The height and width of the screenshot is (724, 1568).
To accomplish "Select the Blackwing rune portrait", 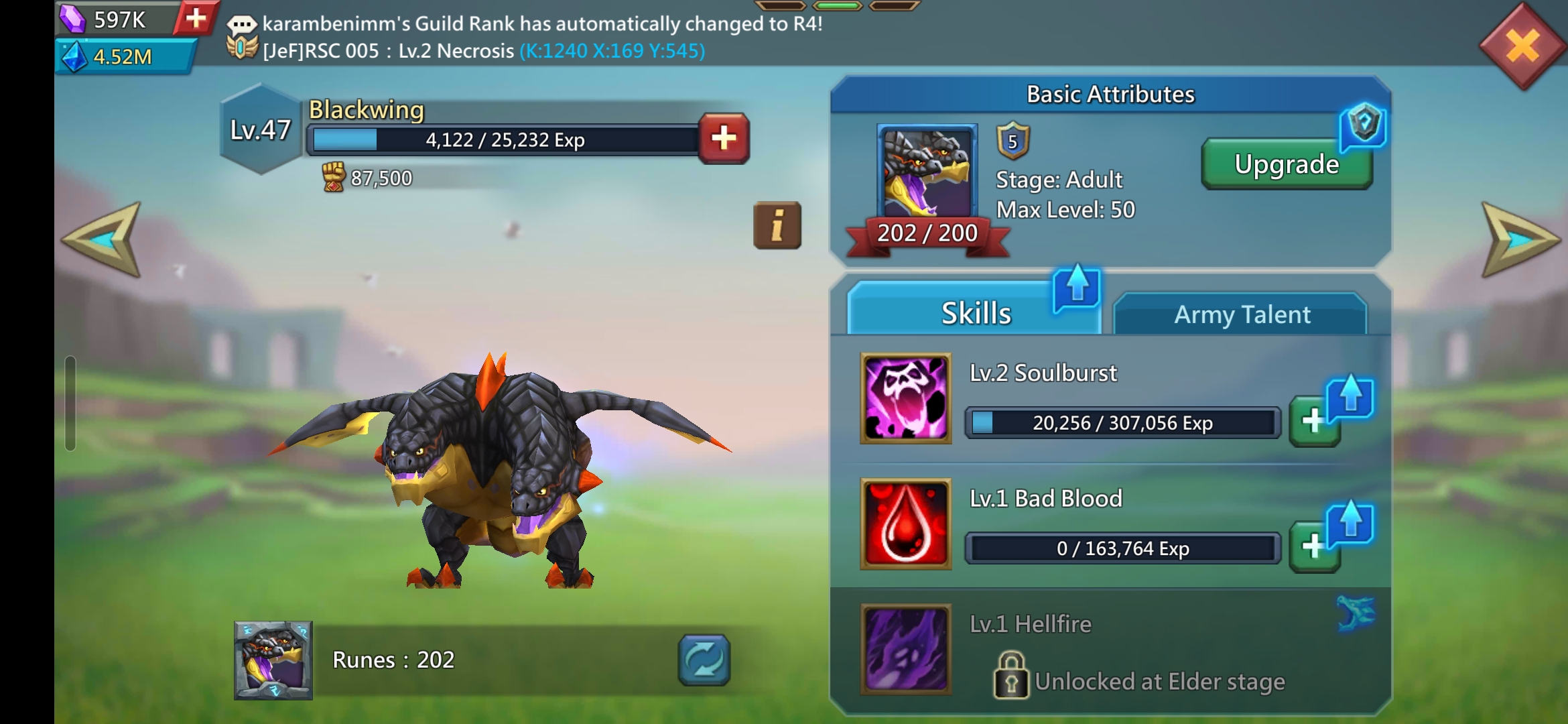I will tap(273, 660).
